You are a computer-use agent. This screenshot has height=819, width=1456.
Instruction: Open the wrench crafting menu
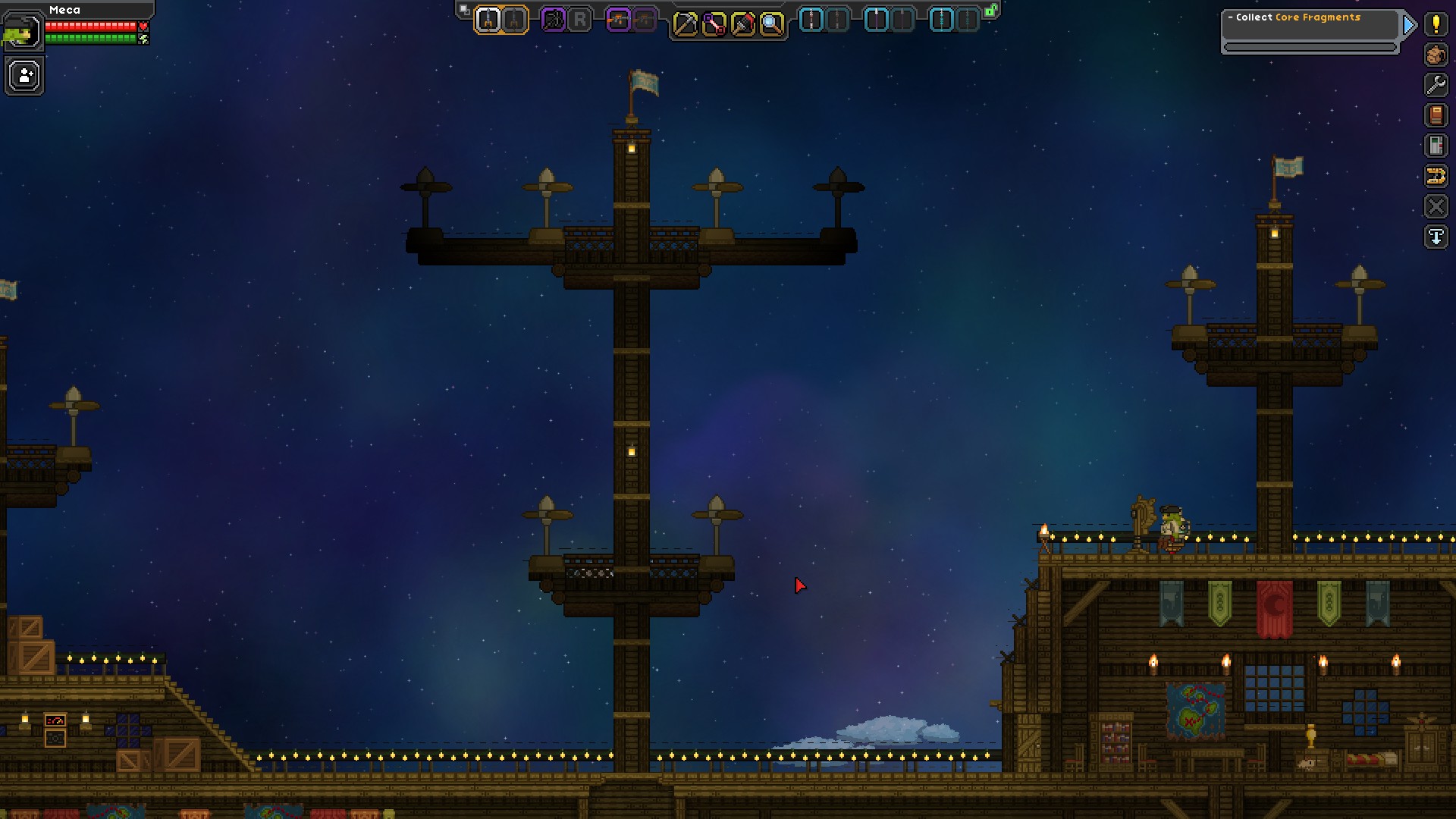[1436, 85]
